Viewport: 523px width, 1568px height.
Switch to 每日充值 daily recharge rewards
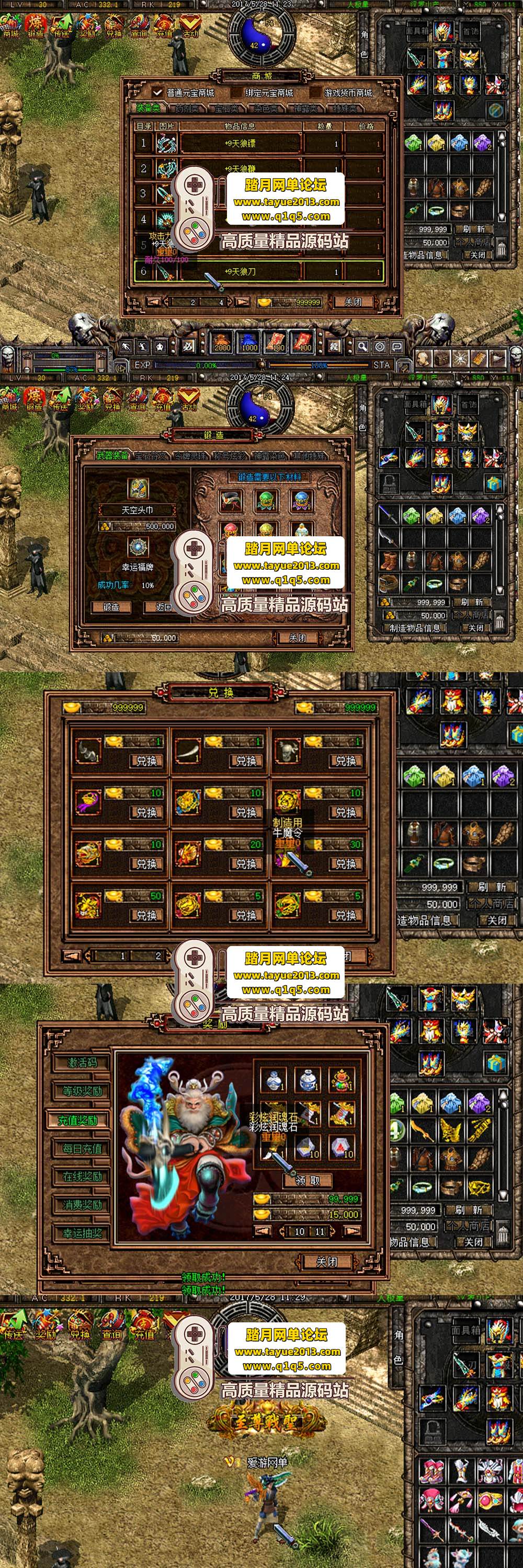(x=81, y=1148)
